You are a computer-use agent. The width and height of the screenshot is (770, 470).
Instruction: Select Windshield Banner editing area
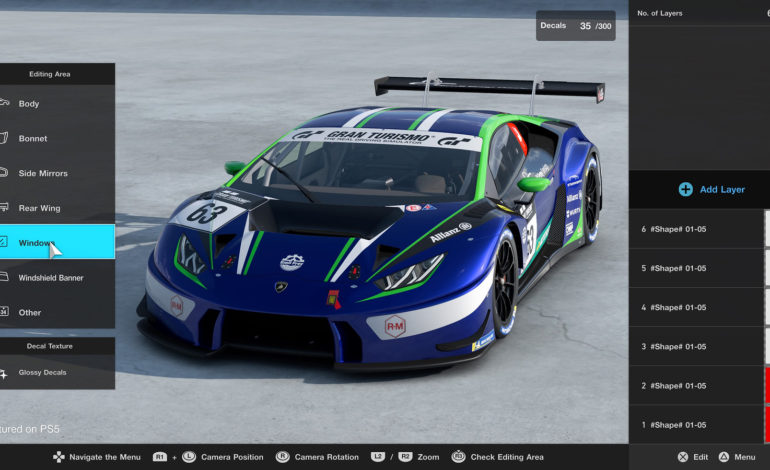55,277
